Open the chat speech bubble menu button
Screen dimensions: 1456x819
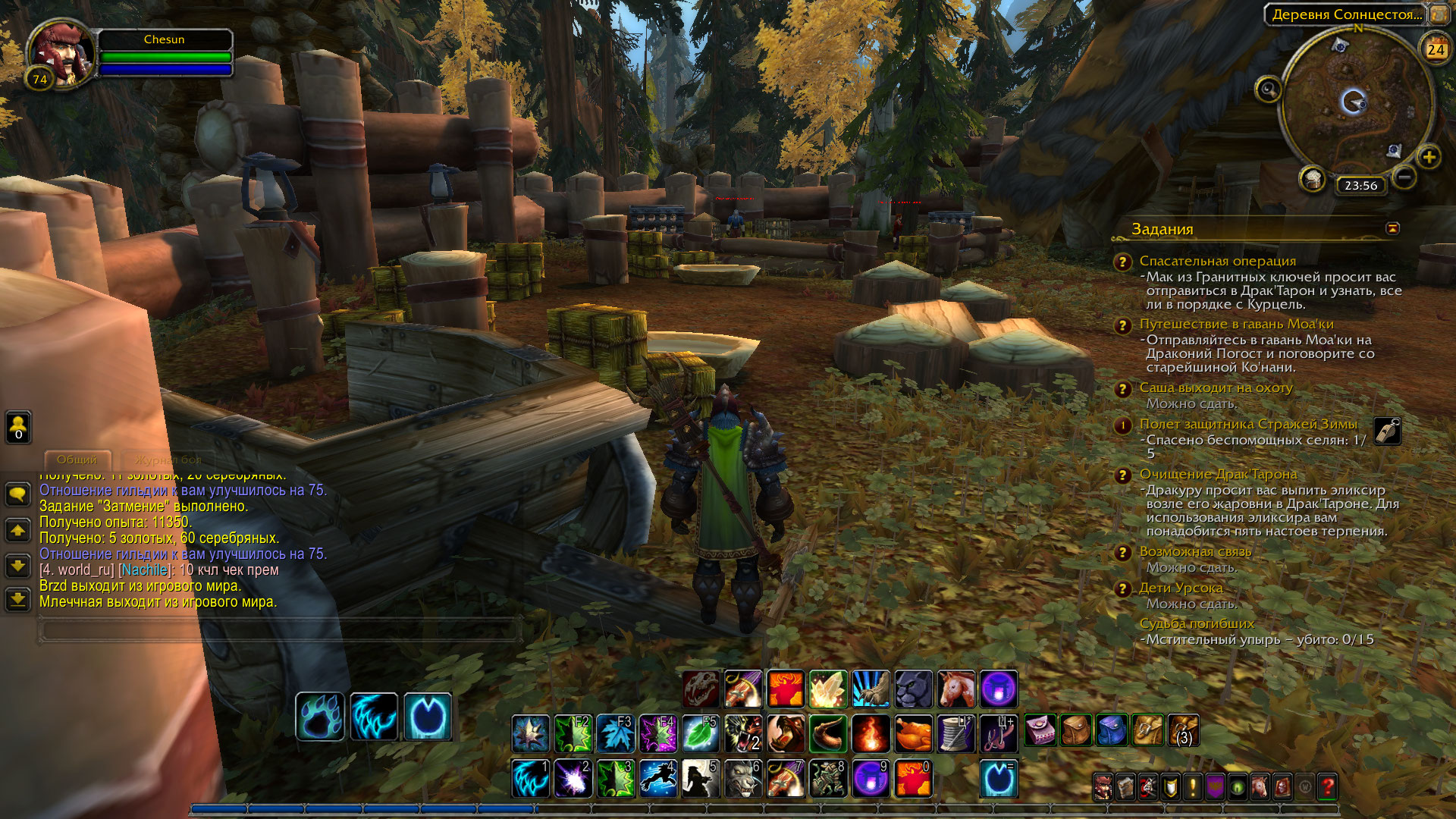tap(18, 494)
